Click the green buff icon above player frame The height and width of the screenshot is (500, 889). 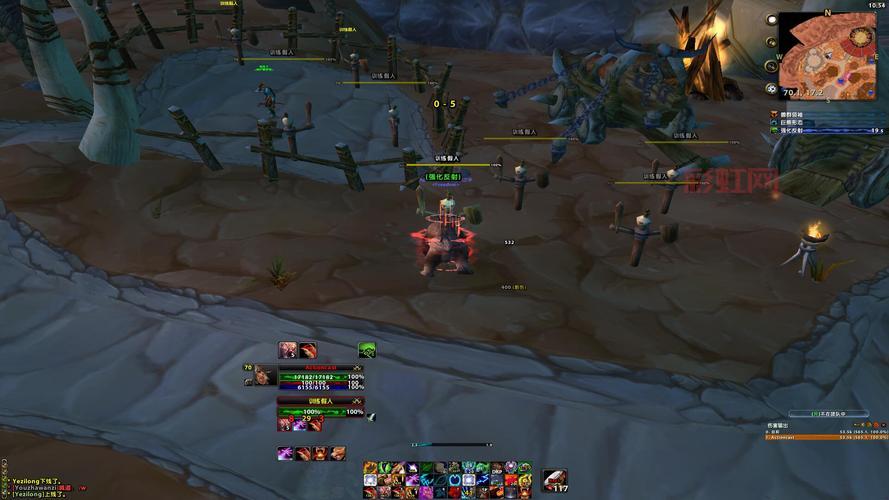click(x=367, y=350)
